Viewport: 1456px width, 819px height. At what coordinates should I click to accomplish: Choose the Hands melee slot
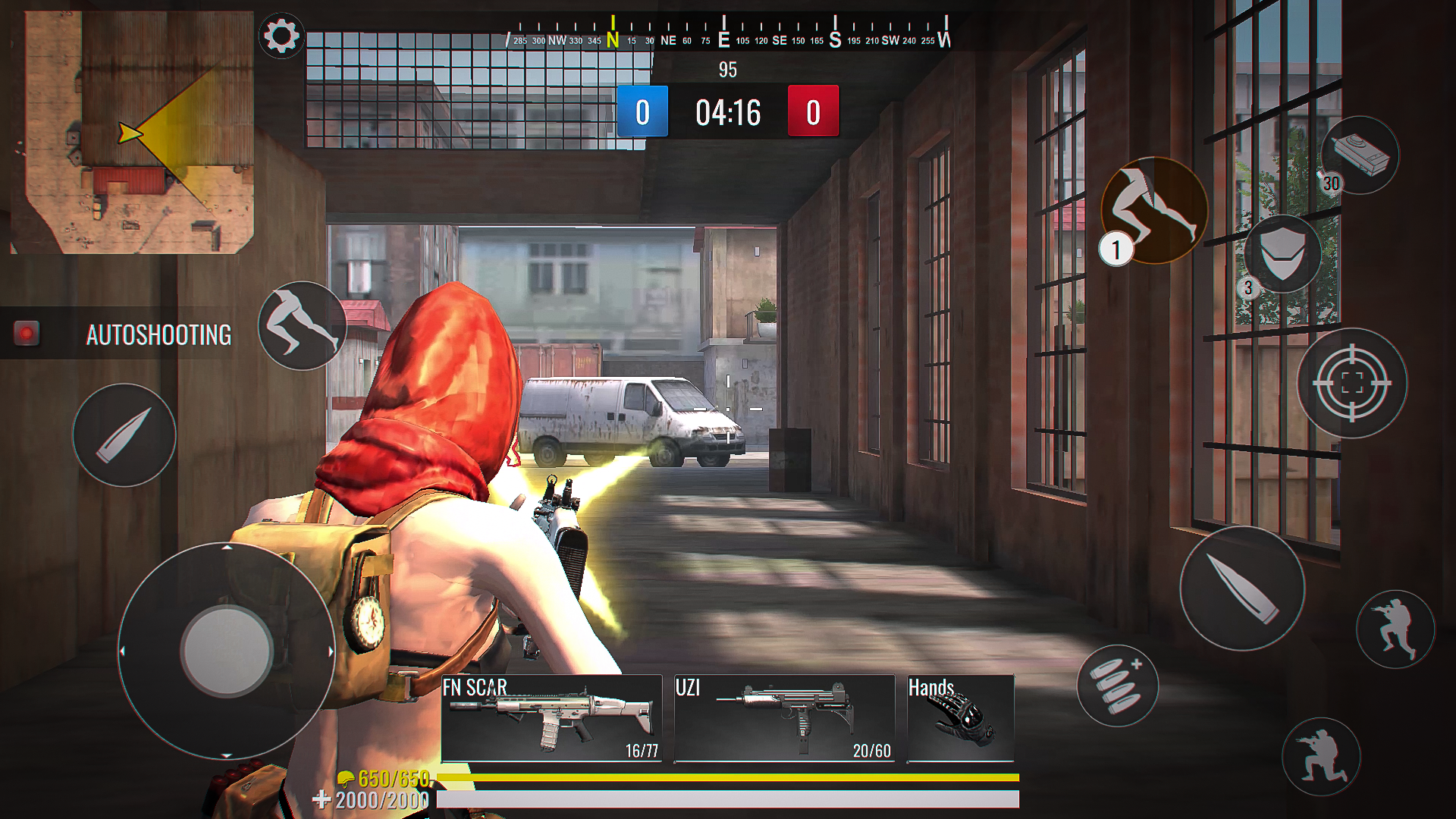960,718
